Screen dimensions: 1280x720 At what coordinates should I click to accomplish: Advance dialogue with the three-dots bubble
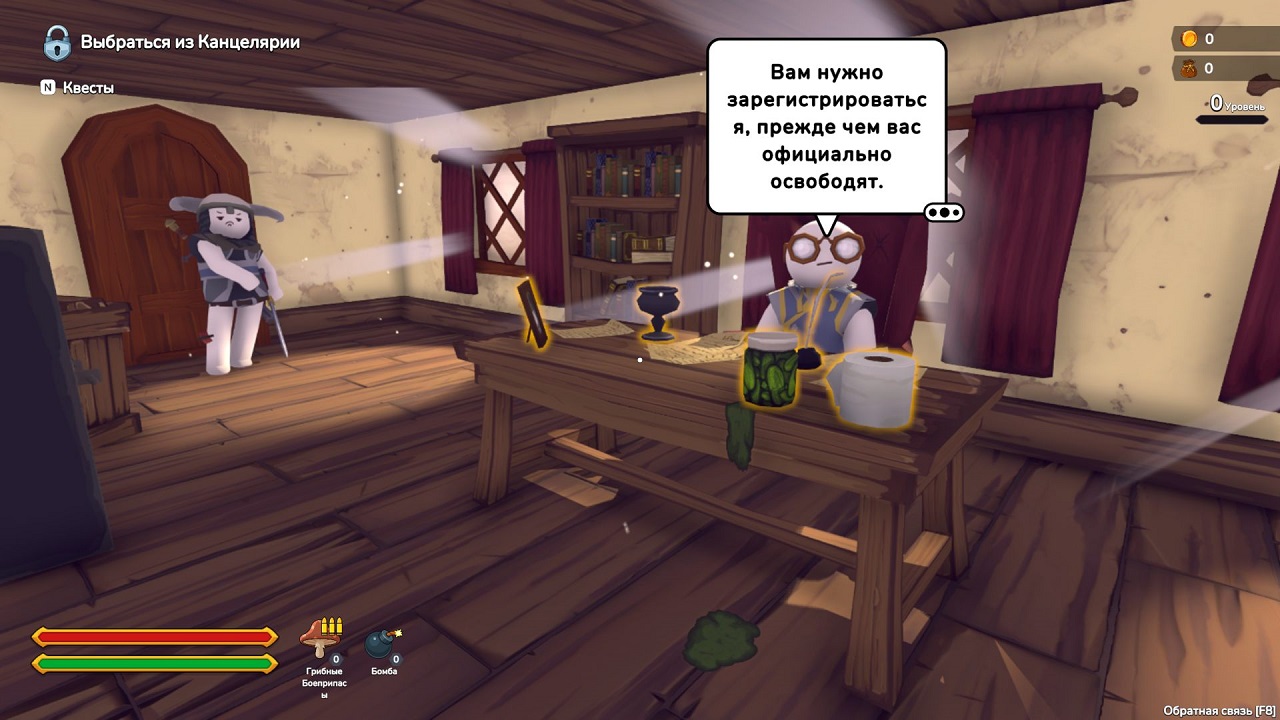pyautogui.click(x=944, y=212)
